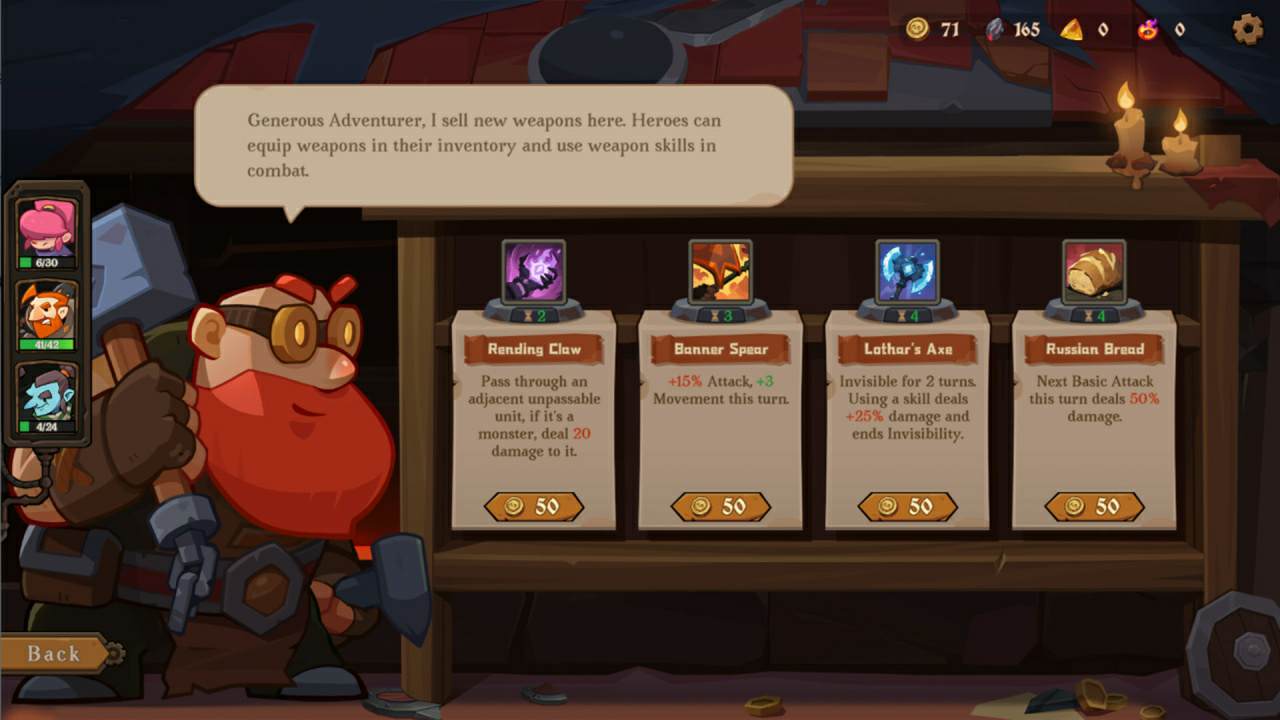Buy Rending Claw for 50 gold

534,507
